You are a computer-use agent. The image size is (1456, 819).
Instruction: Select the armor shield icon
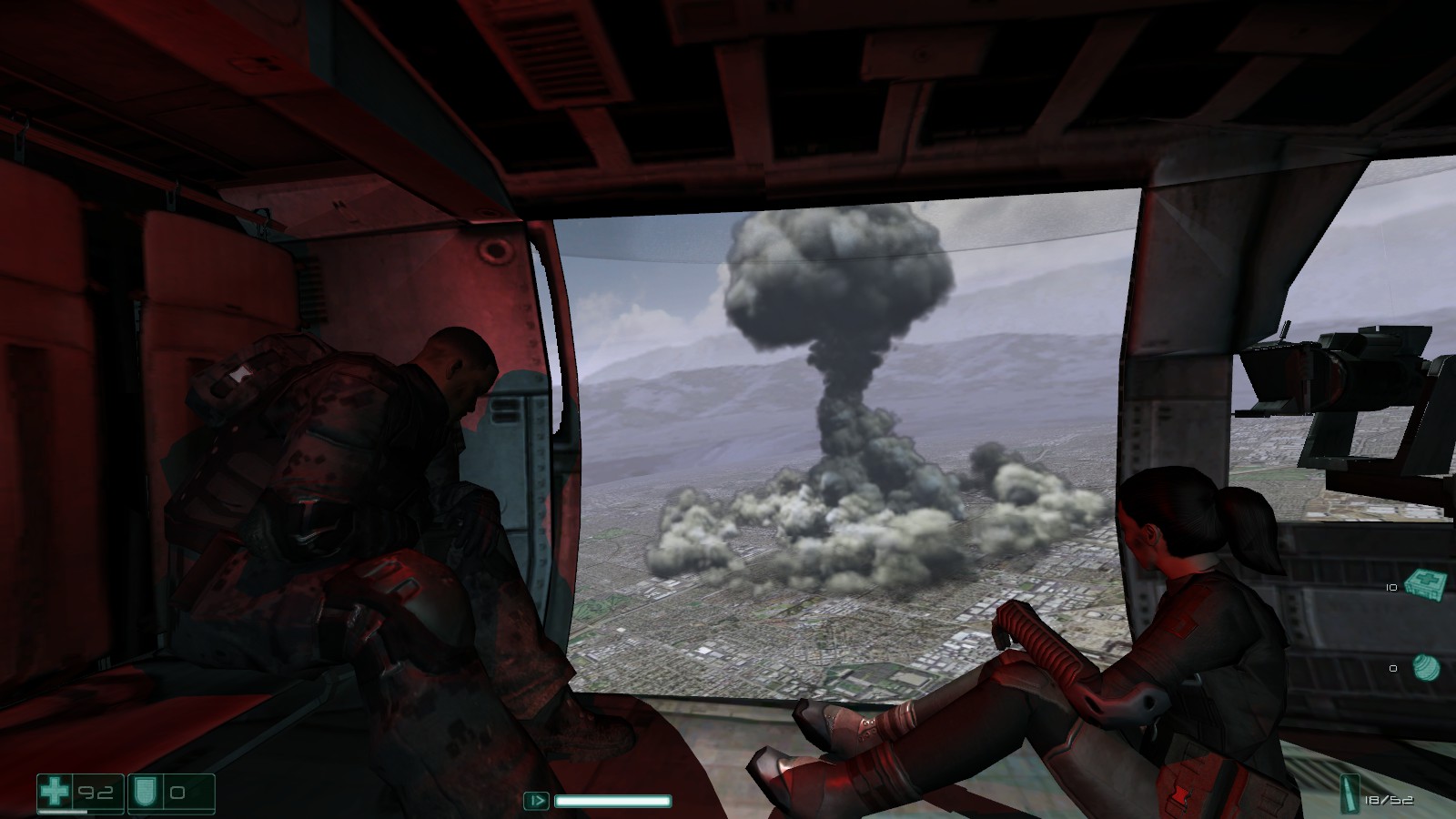[x=144, y=792]
